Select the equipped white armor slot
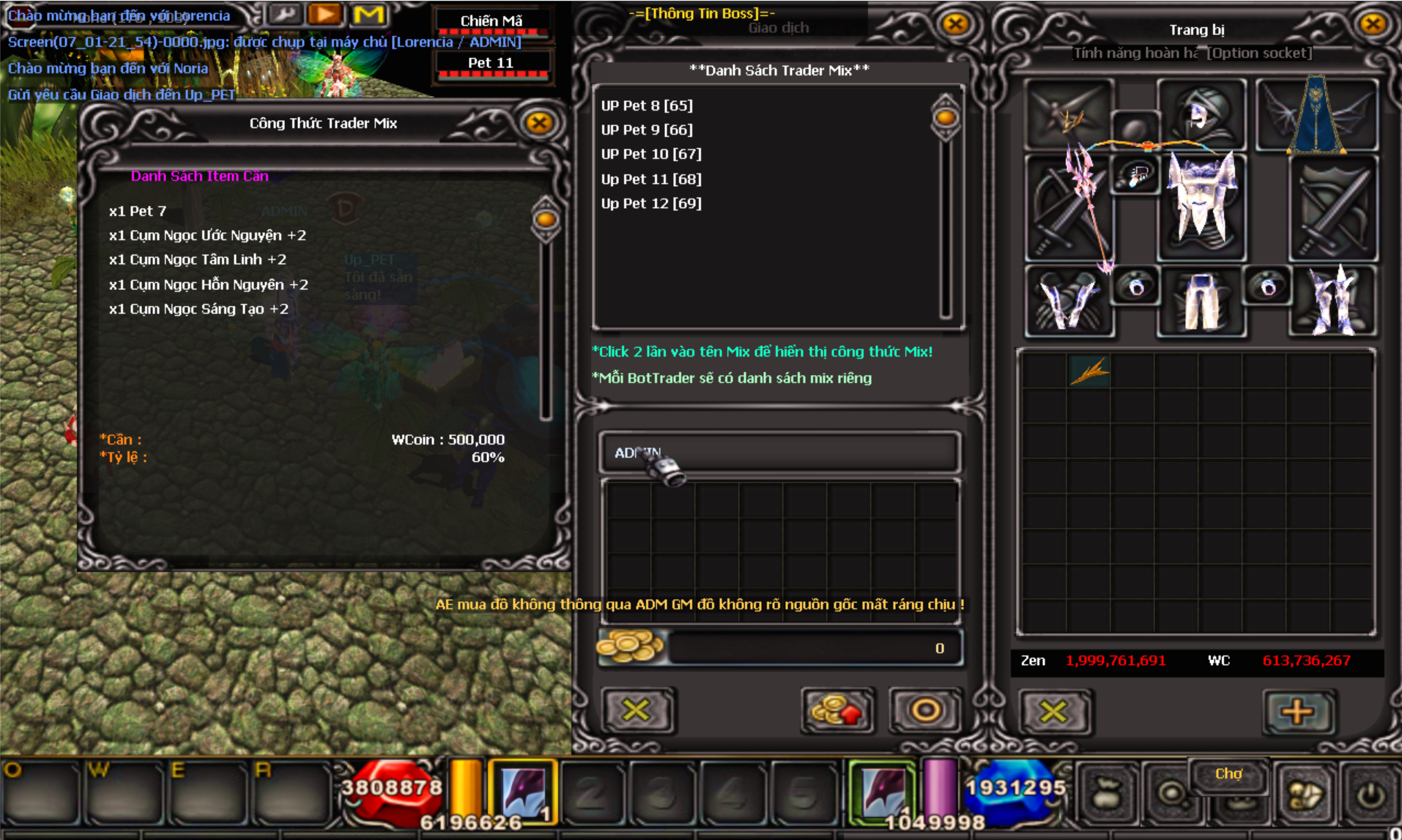 point(1201,205)
